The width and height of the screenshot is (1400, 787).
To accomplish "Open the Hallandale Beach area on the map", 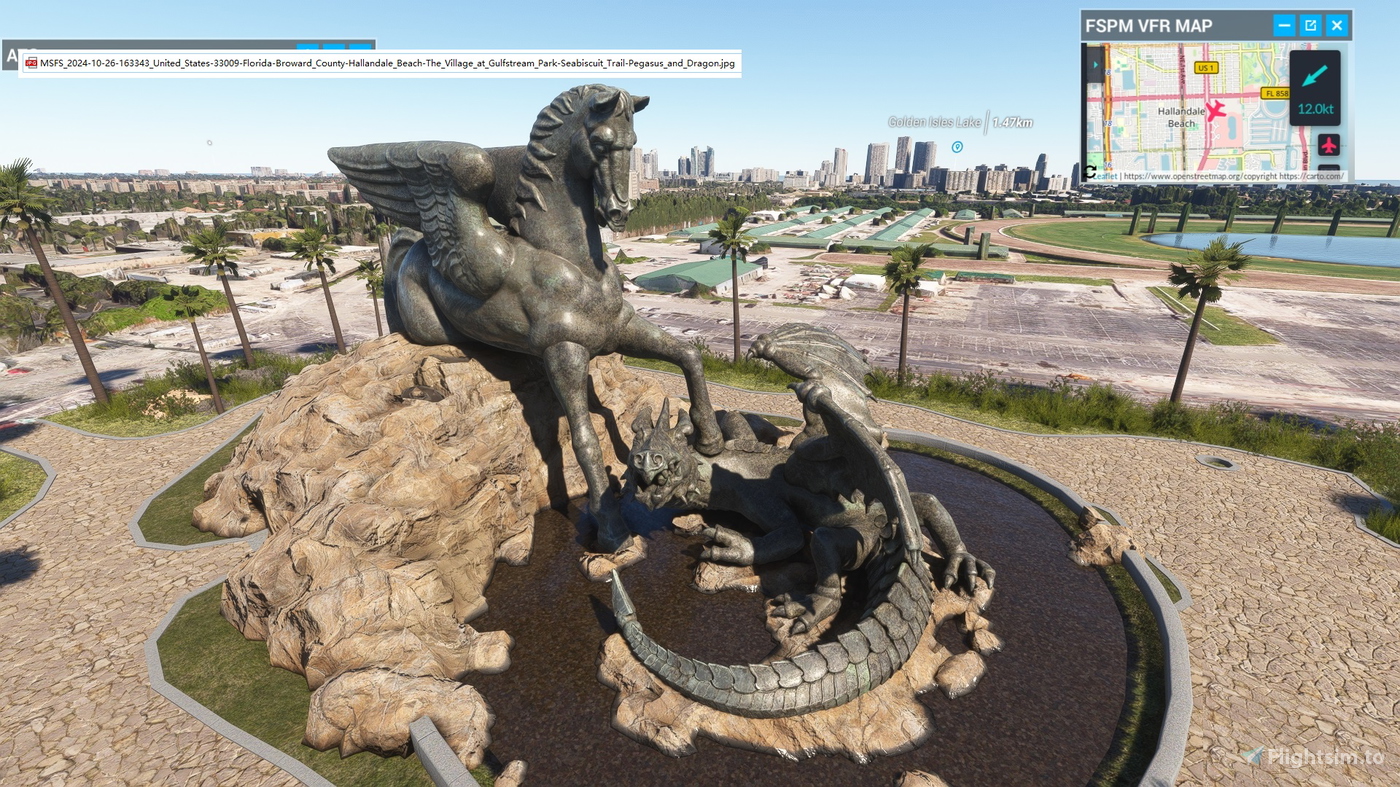I will (x=1183, y=117).
